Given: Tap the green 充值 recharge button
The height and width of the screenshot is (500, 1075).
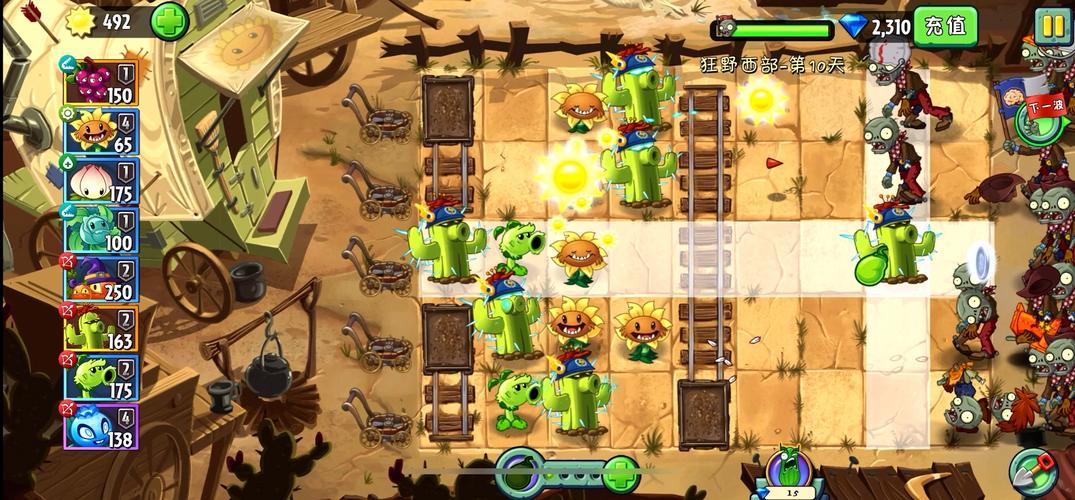Looking at the screenshot, I should pyautogui.click(x=945, y=26).
